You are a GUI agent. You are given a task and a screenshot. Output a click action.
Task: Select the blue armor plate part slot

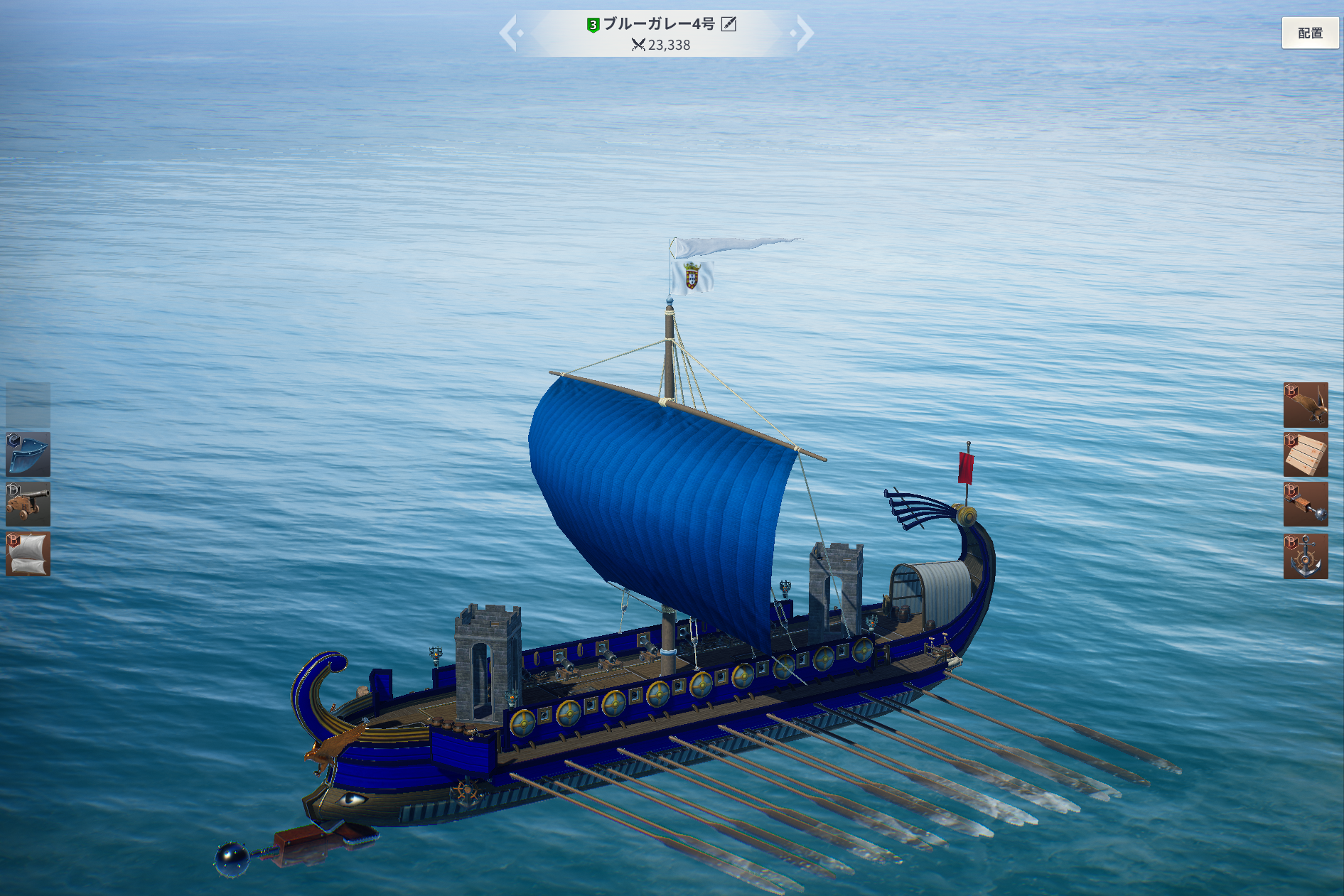28,454
